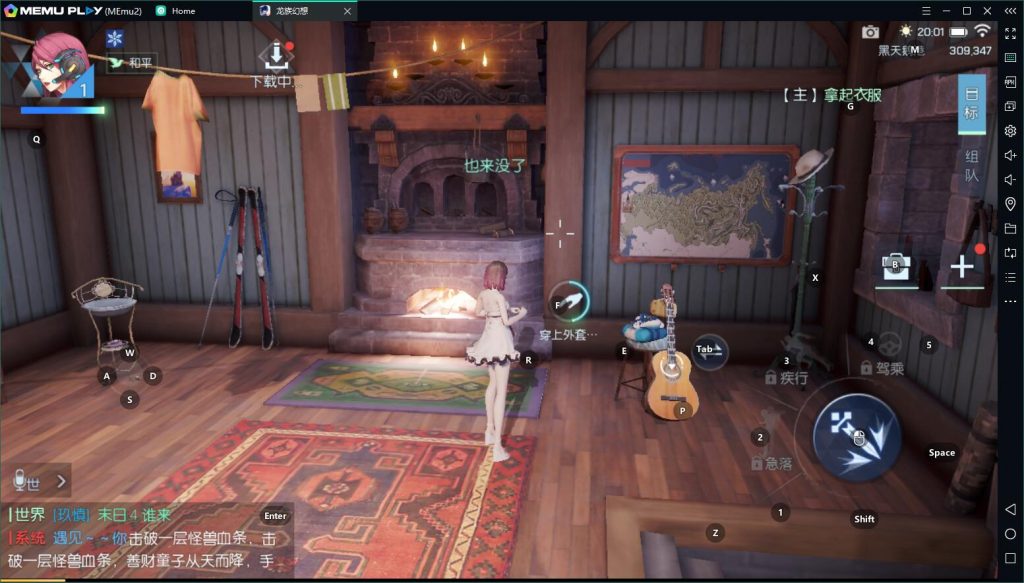1024x583 pixels.
Task: Tap the locked 急落 skill
Action: pos(771,463)
